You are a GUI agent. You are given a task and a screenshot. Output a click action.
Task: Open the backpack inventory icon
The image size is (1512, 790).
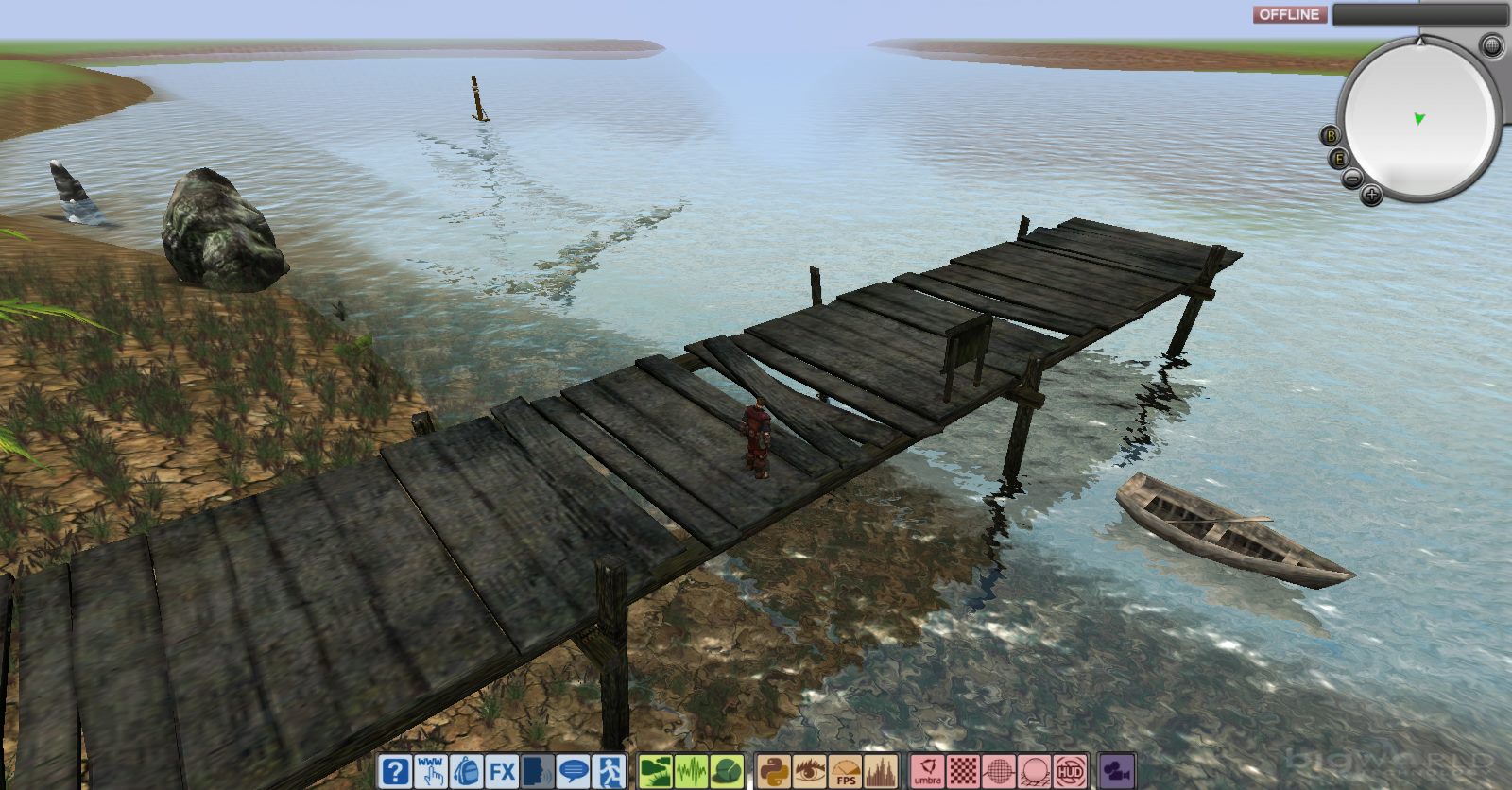click(466, 771)
